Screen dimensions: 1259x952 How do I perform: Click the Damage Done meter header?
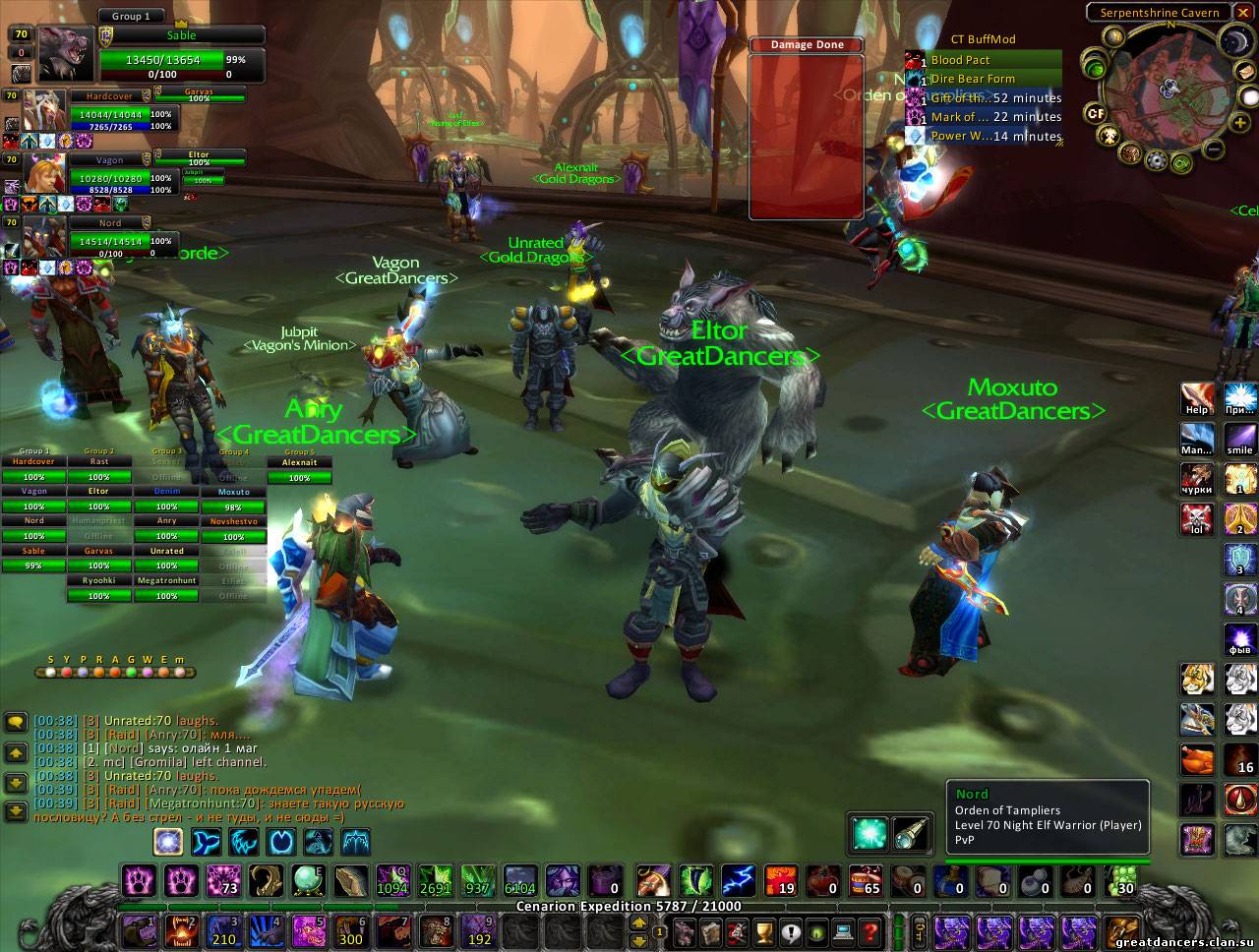[807, 45]
